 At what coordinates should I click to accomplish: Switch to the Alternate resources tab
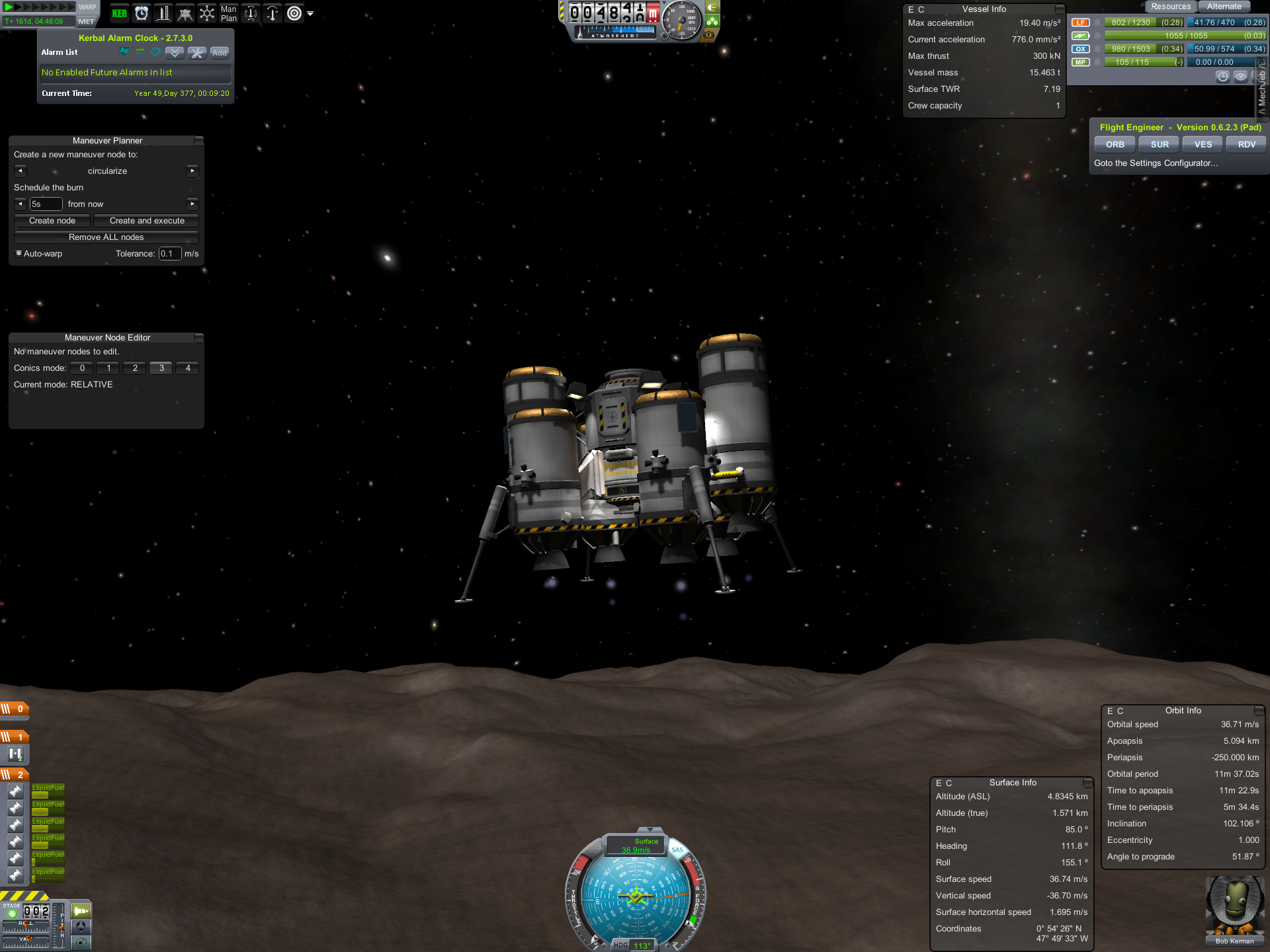[x=1224, y=7]
